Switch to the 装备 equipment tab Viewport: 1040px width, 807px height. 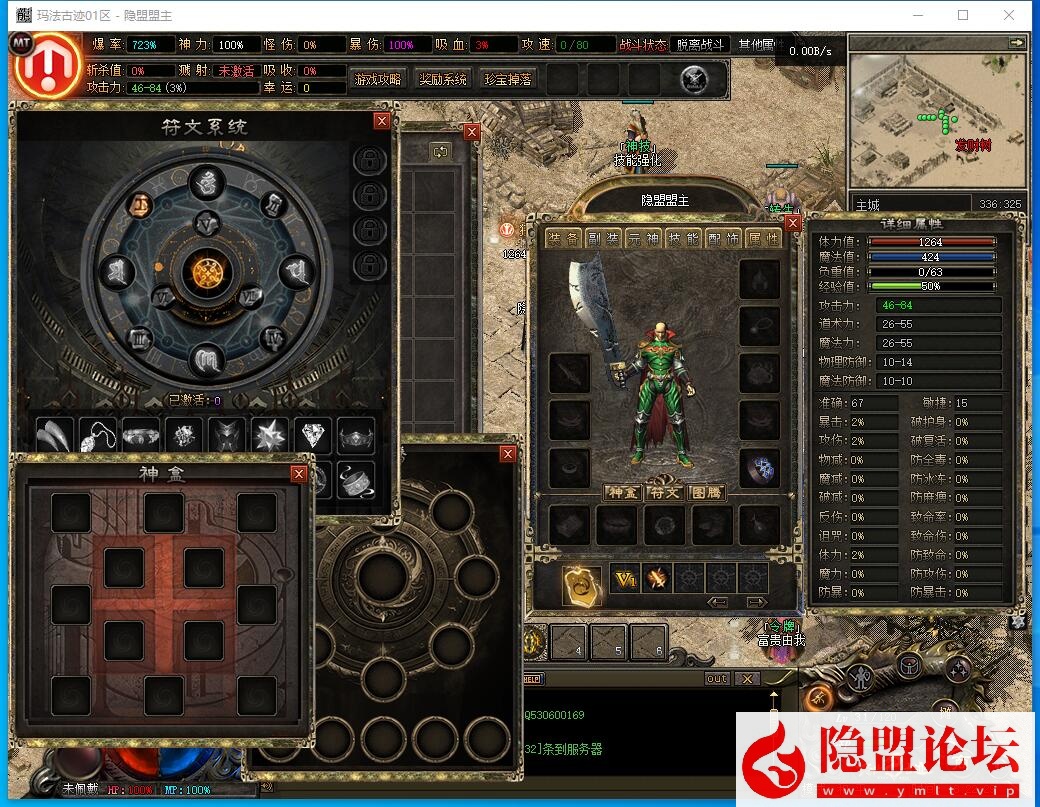(565, 239)
